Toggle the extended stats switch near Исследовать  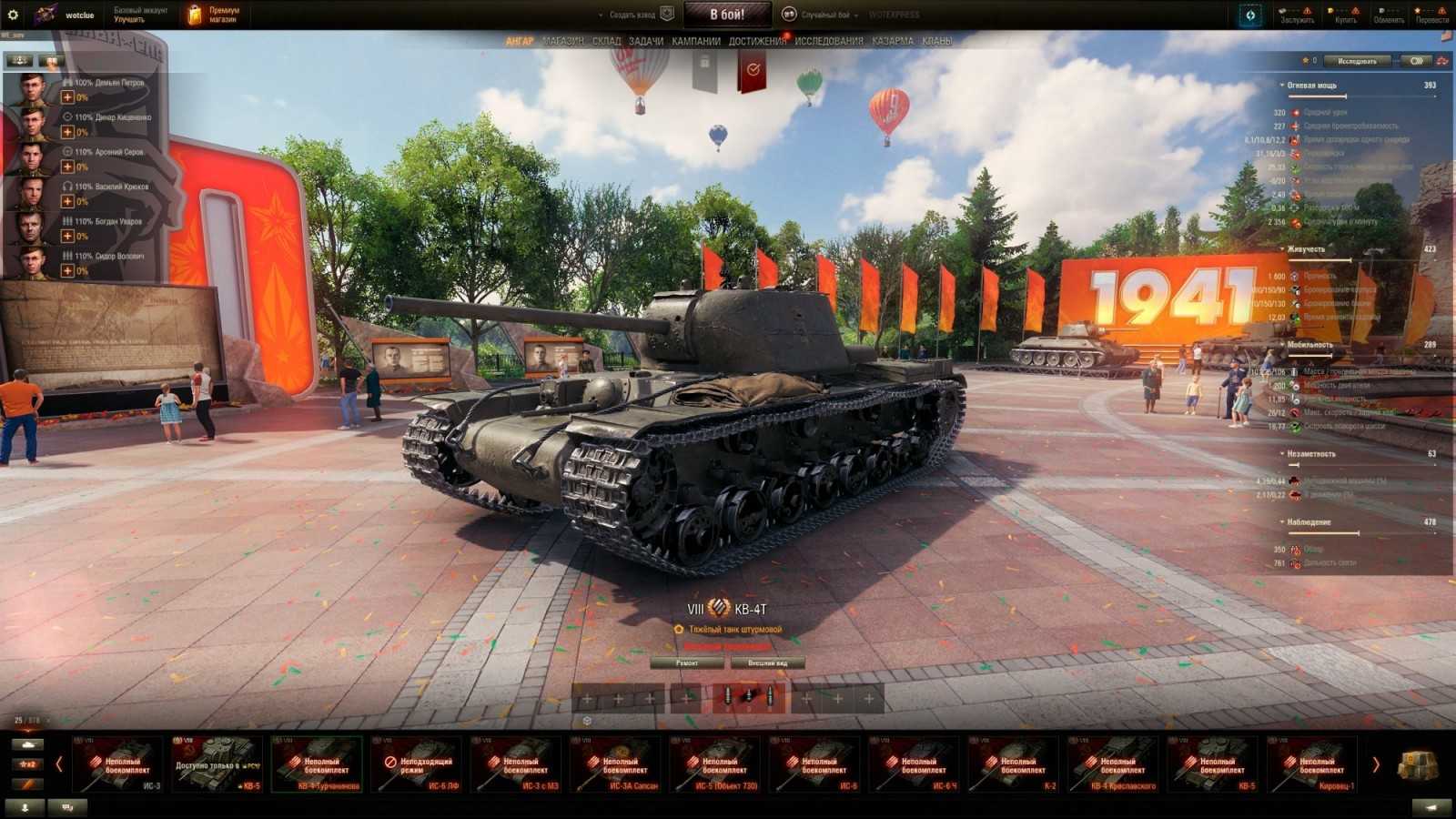1413,60
